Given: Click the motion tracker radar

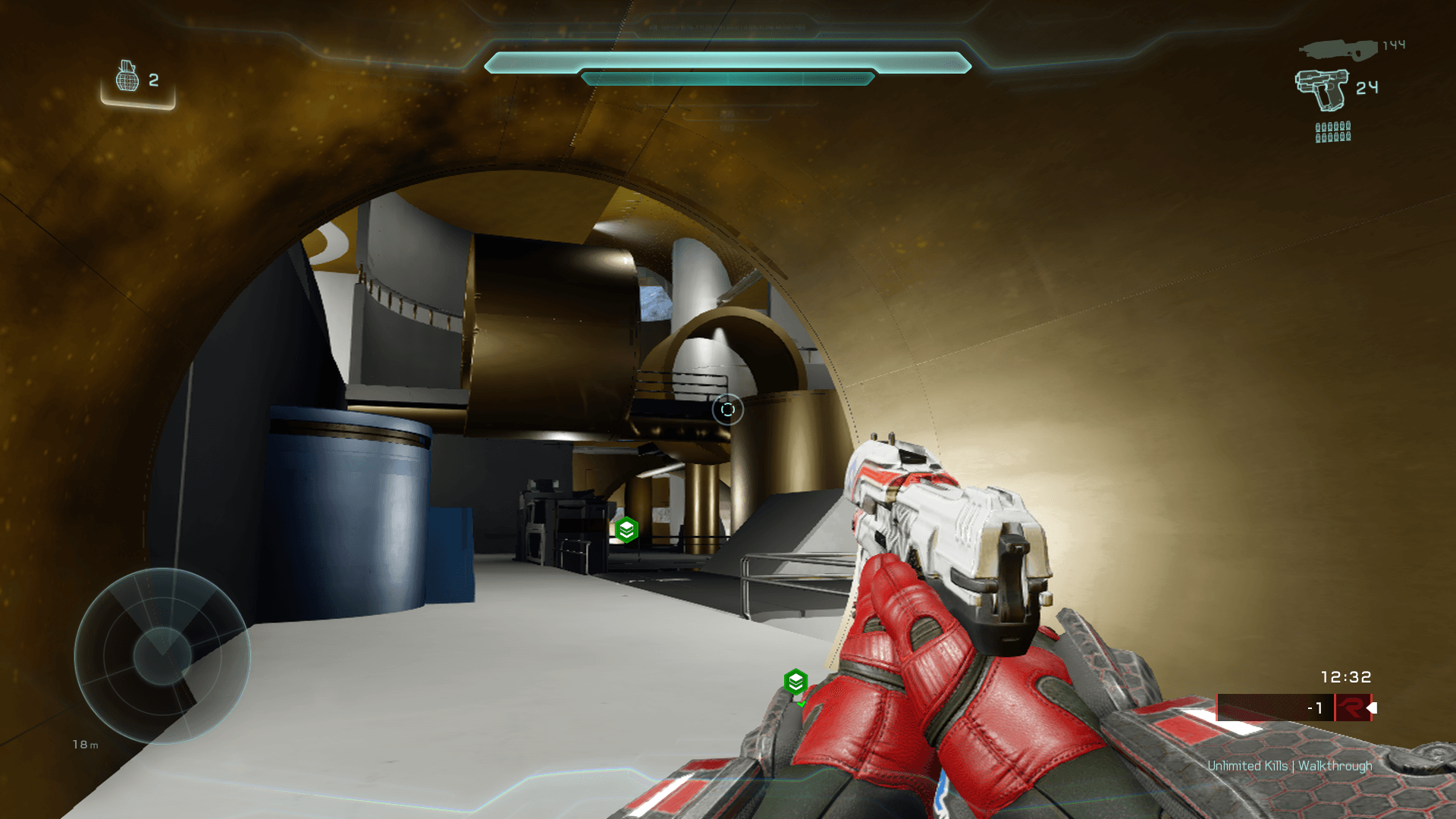Looking at the screenshot, I should 162,656.
